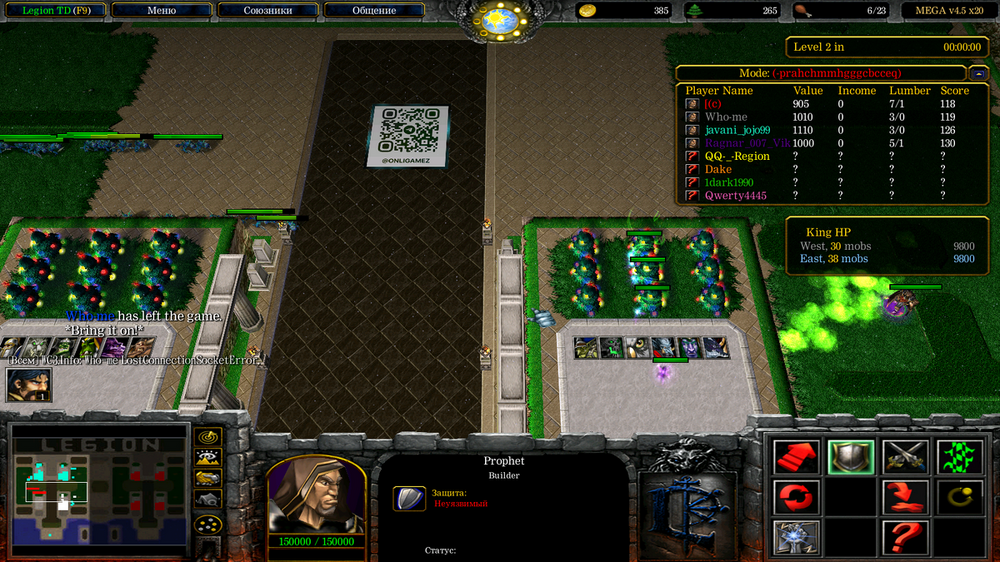1000x562 pixels.
Task: Activate the glowing blue fist ability
Action: click(x=797, y=536)
